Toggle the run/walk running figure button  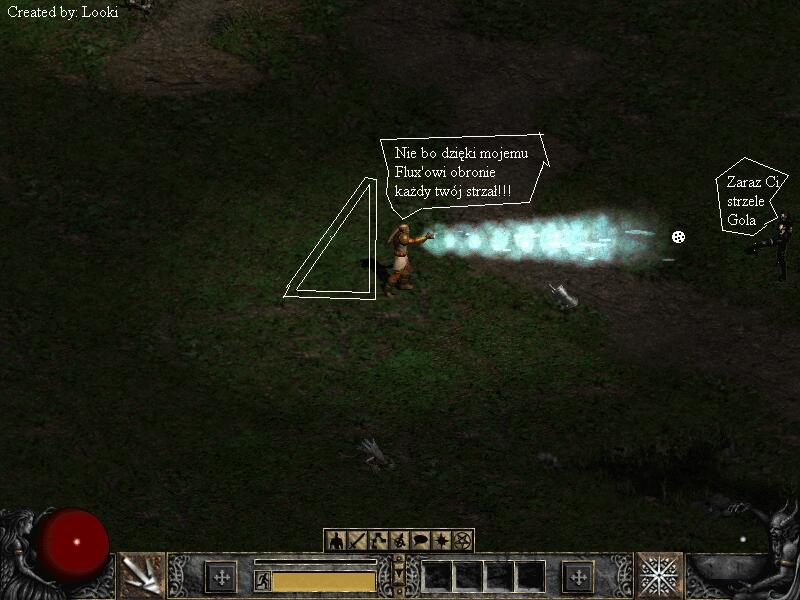click(x=262, y=580)
